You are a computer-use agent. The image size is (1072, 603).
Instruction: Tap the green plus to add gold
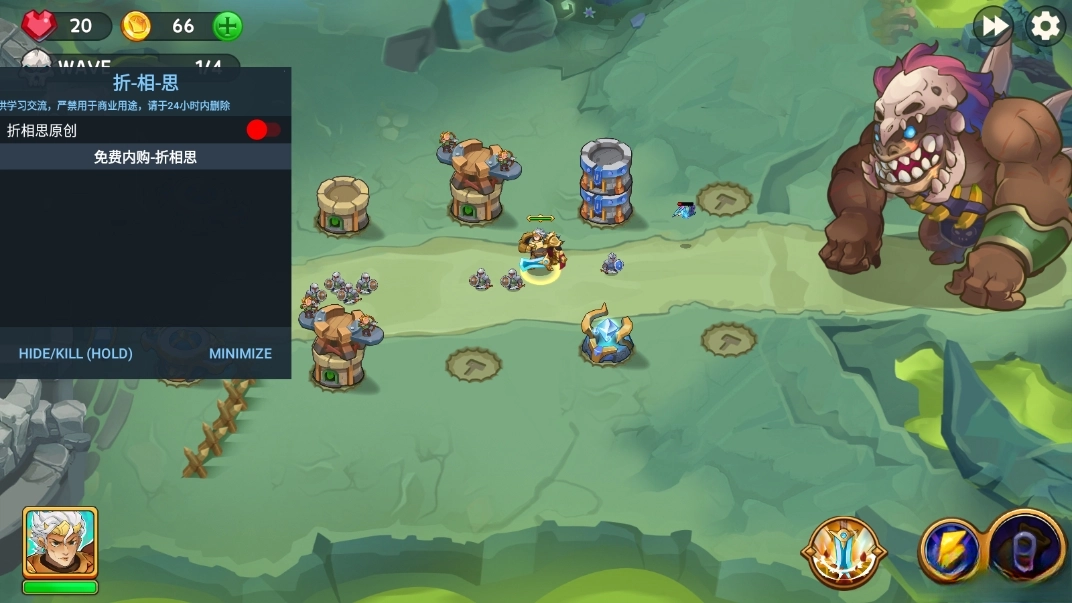(x=228, y=26)
